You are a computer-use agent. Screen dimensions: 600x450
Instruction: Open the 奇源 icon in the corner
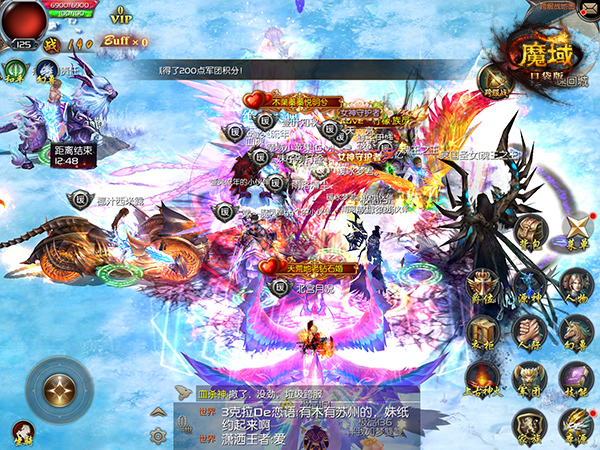(x=577, y=424)
